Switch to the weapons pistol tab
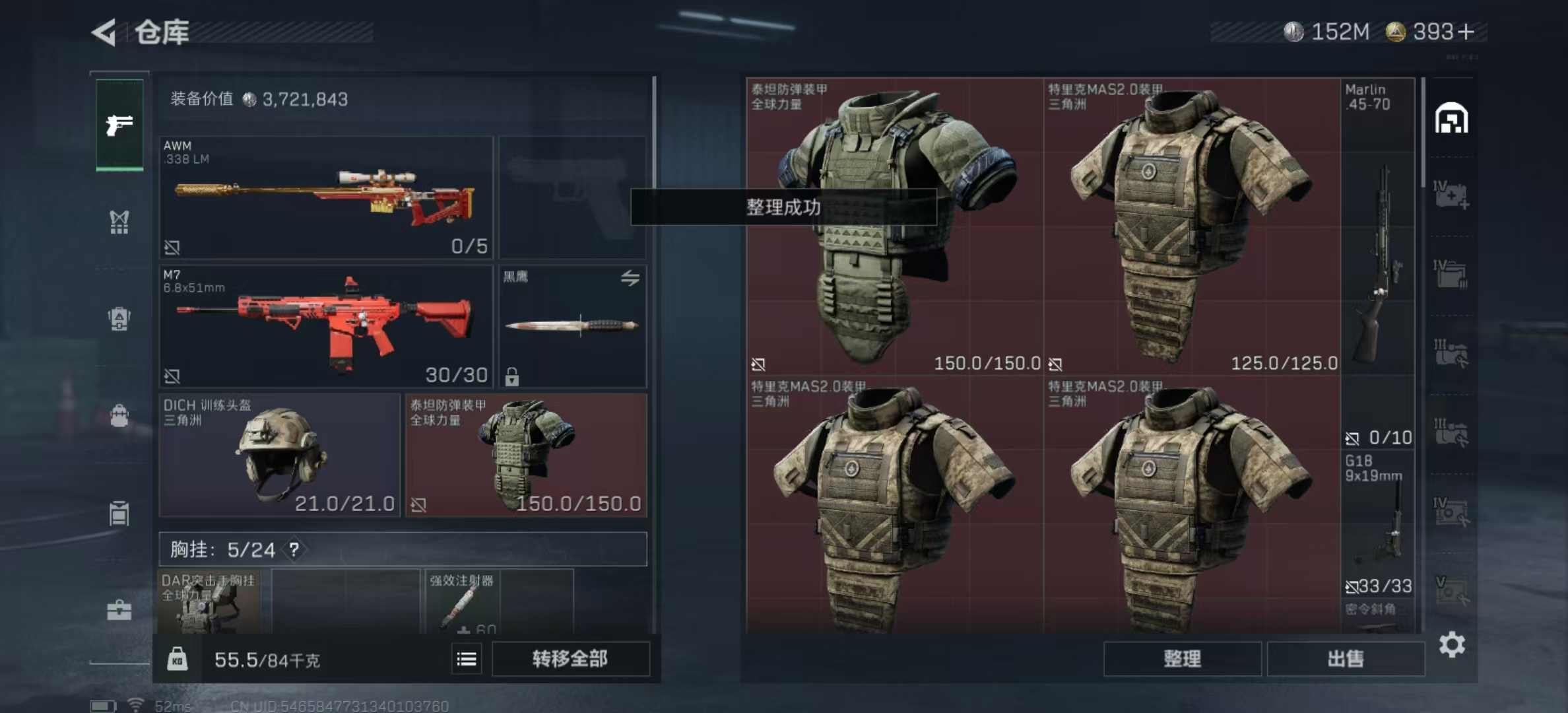Viewport: 1568px width, 713px height. point(119,125)
